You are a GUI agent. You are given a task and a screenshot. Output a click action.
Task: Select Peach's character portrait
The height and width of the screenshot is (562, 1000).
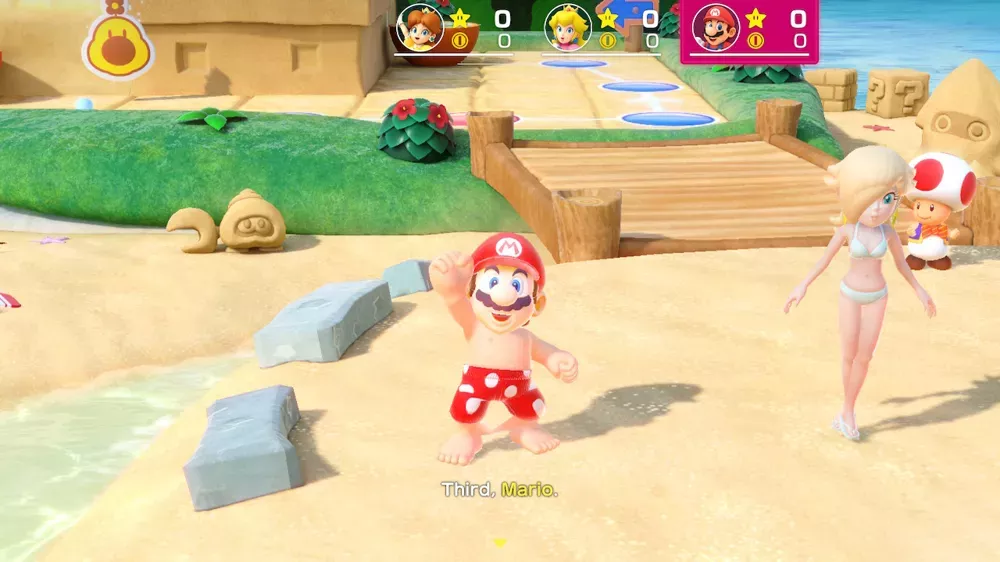tap(568, 27)
